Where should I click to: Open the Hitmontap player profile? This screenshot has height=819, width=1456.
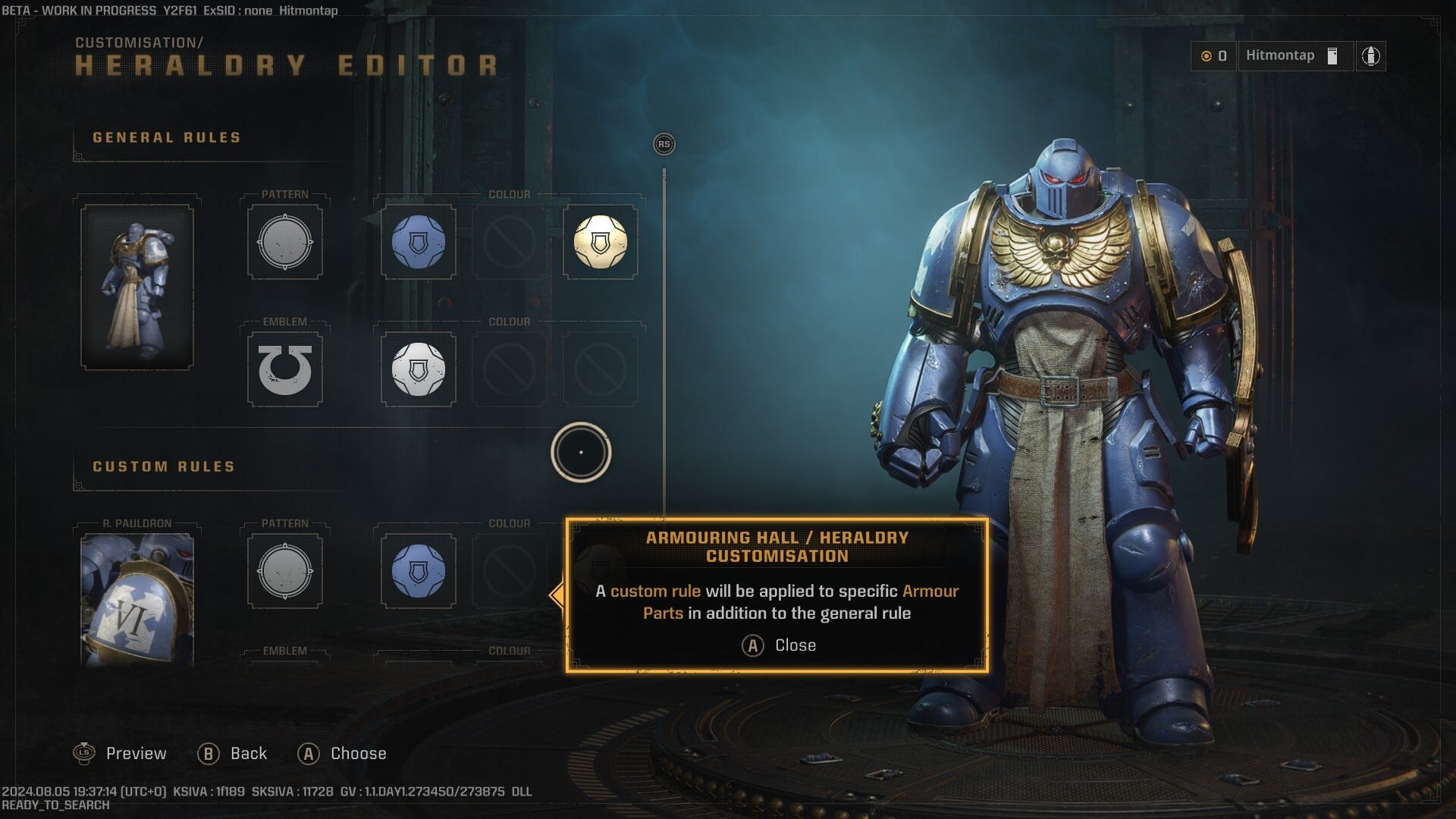pyautogui.click(x=1293, y=56)
